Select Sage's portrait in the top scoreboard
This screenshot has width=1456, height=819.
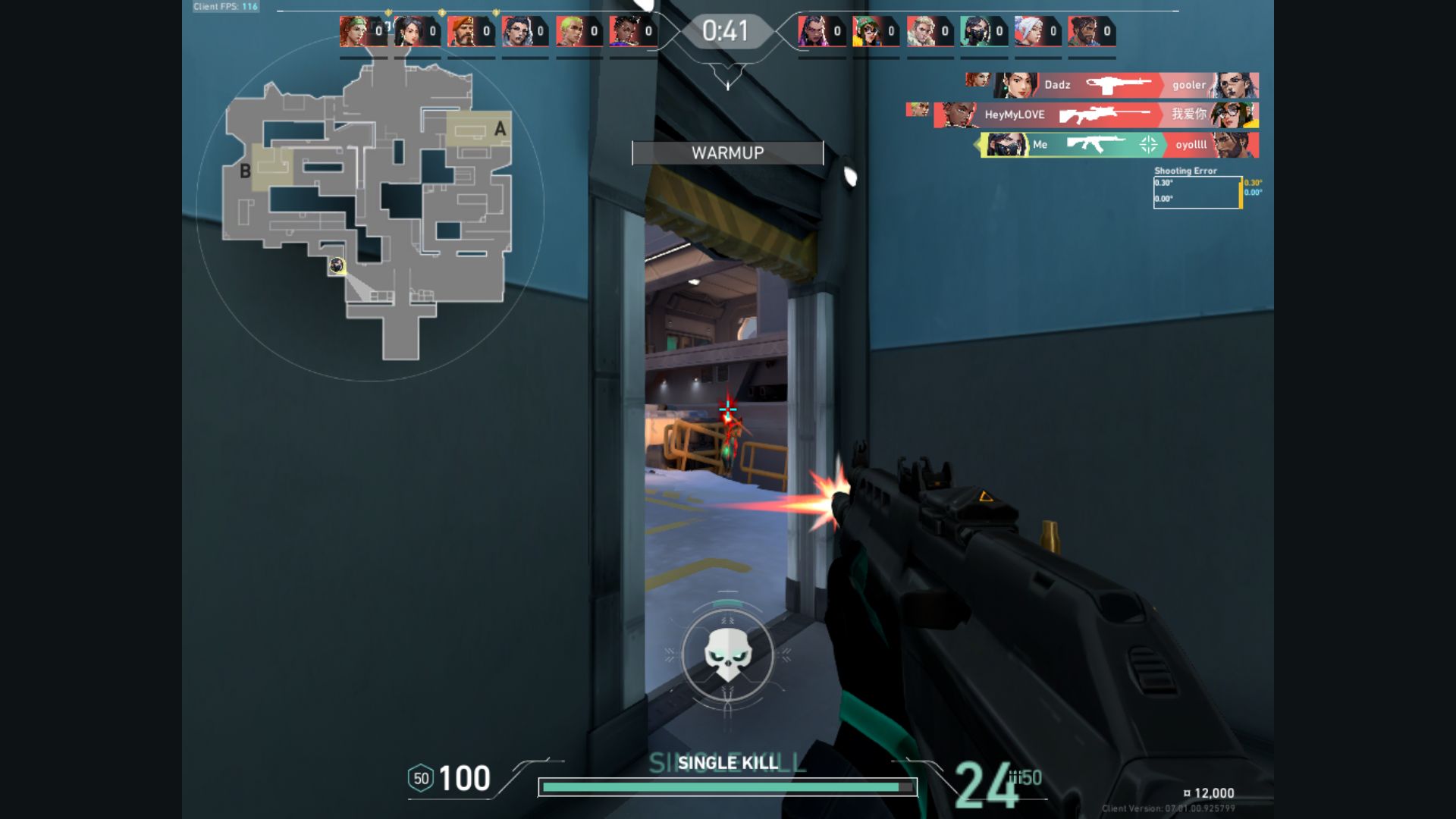tap(408, 32)
